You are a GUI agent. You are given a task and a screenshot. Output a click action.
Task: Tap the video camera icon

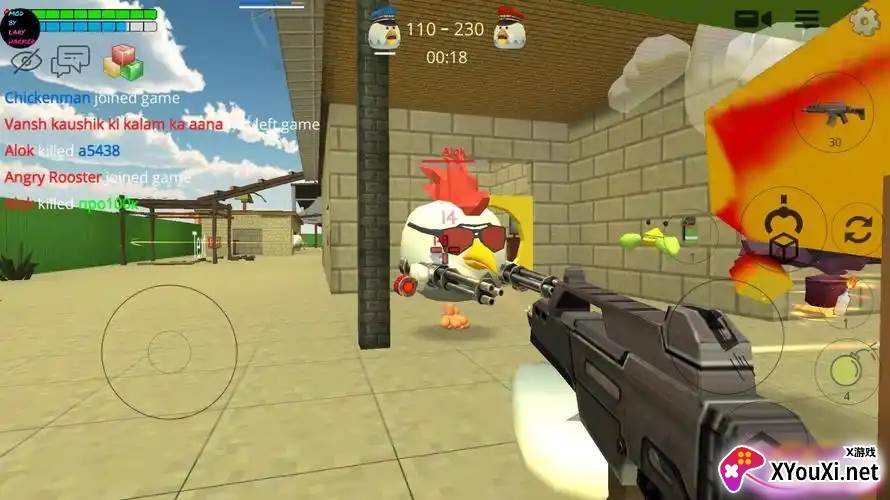753,18
